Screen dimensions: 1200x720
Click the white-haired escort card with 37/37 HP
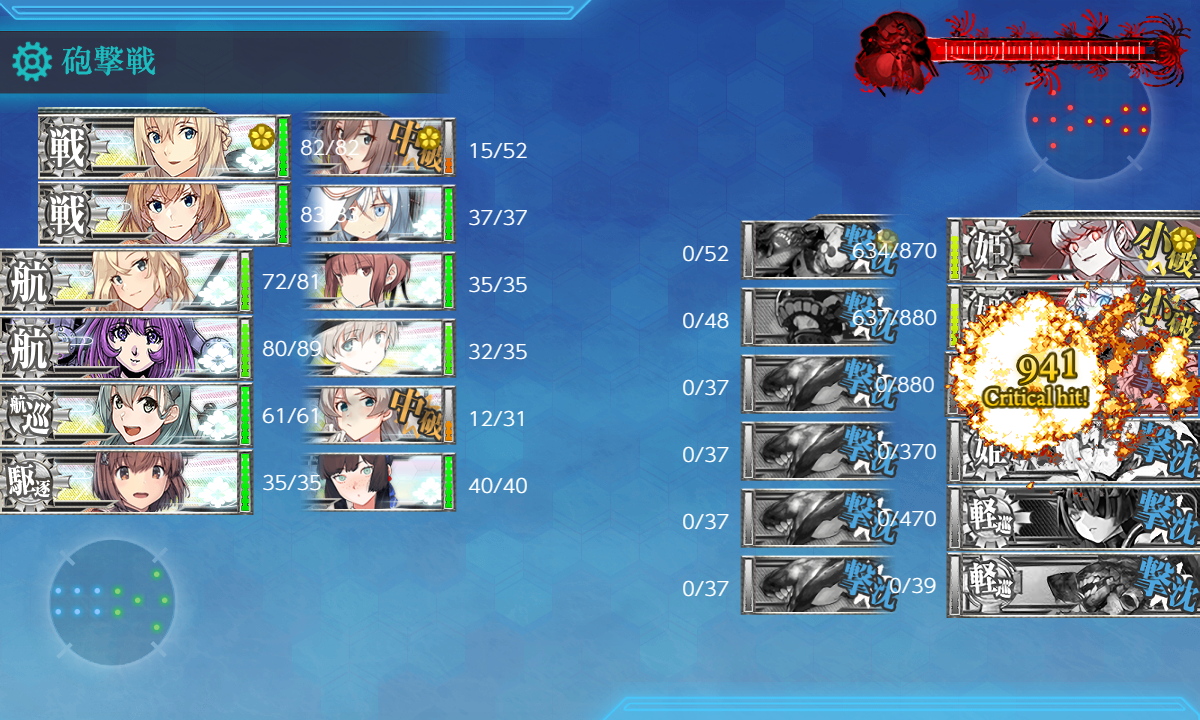click(x=380, y=214)
